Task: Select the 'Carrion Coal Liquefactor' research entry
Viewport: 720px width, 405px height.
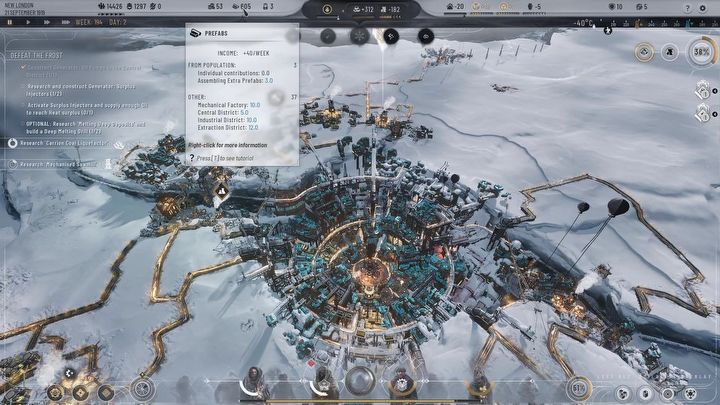Action: tap(62, 144)
